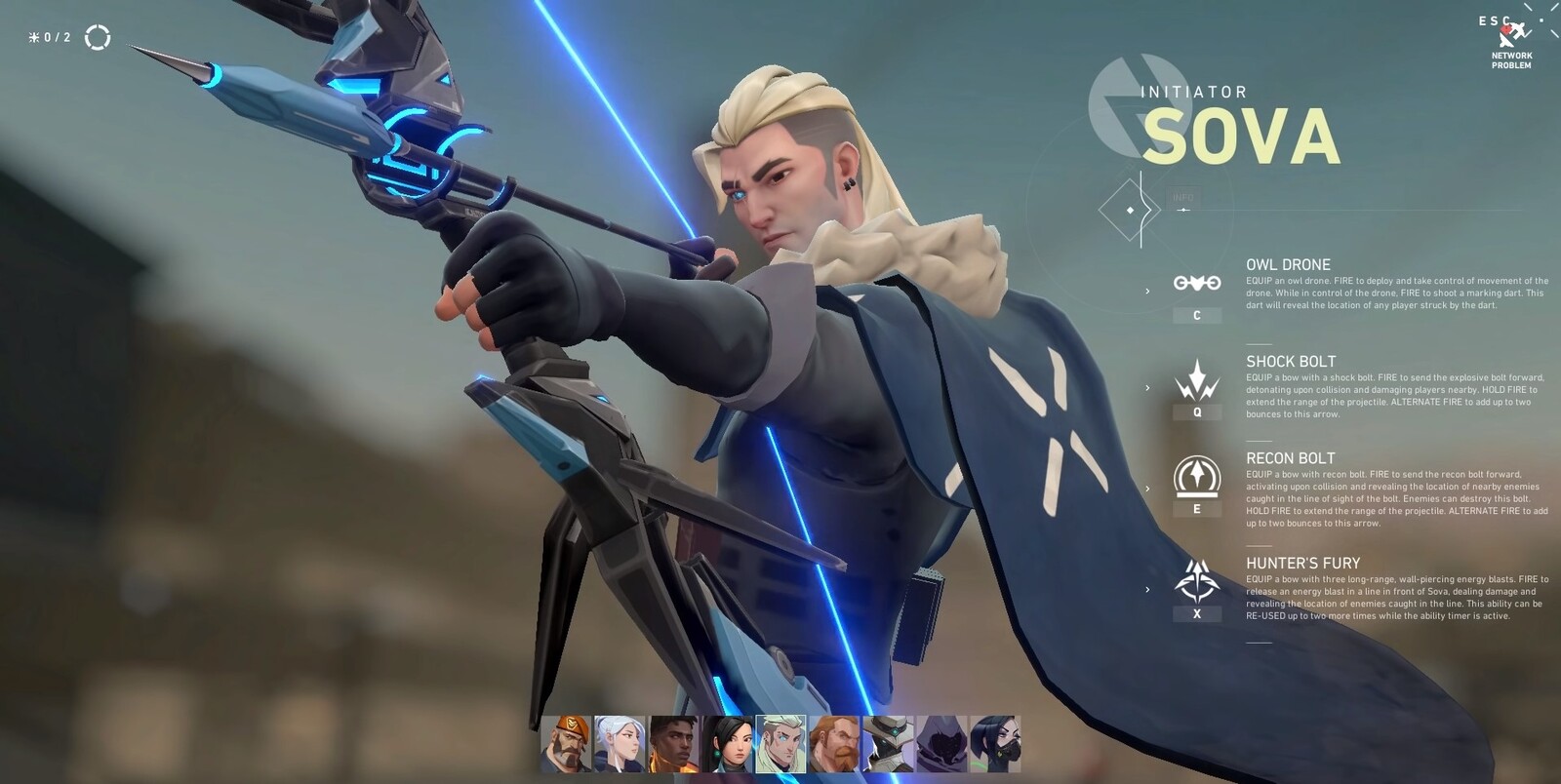The width and height of the screenshot is (1561, 784).
Task: Click the C keybind badge under Owl Drone
Action: (1196, 316)
